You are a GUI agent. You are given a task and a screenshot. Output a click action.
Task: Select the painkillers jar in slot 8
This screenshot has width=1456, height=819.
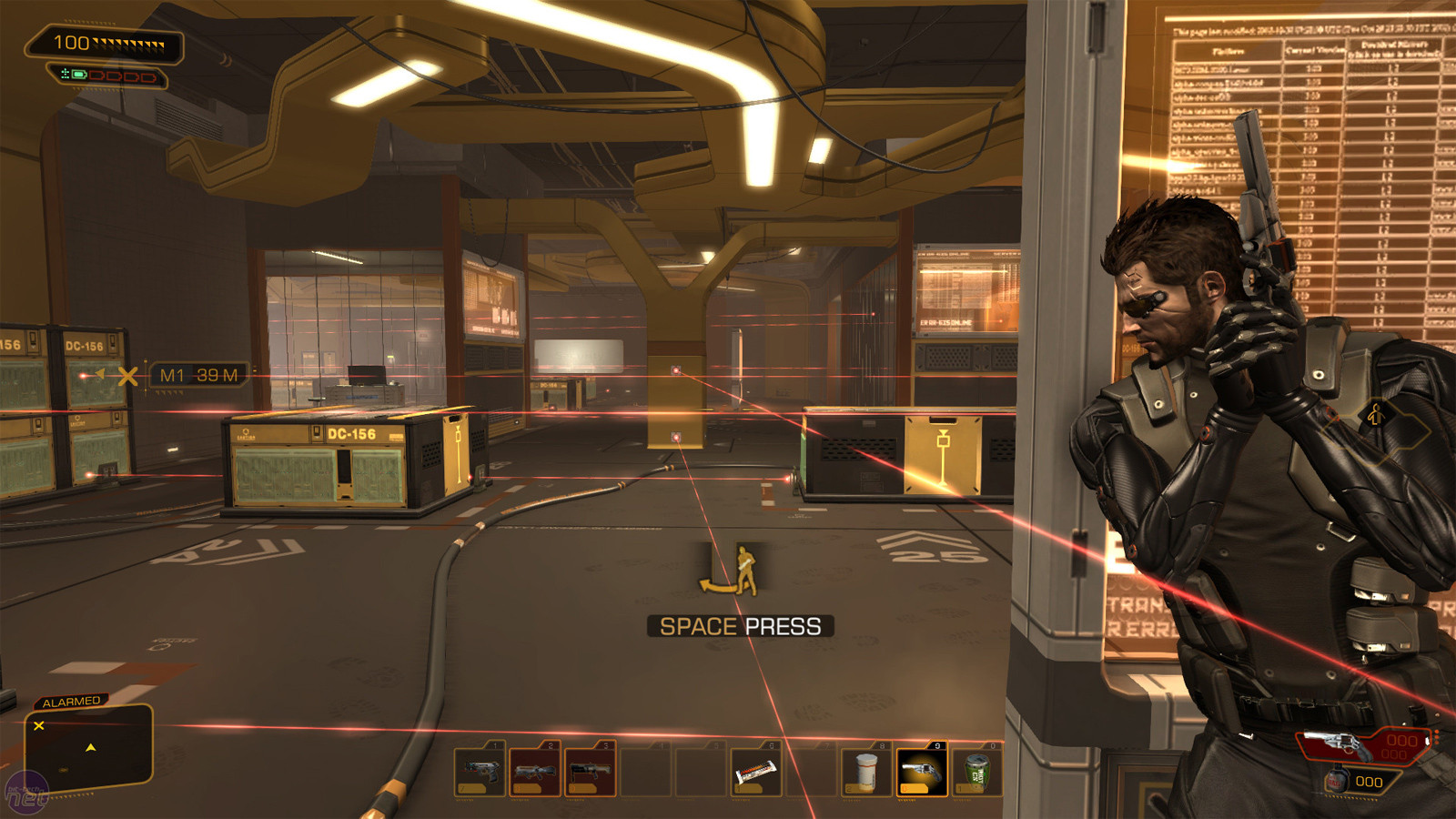coord(866,772)
